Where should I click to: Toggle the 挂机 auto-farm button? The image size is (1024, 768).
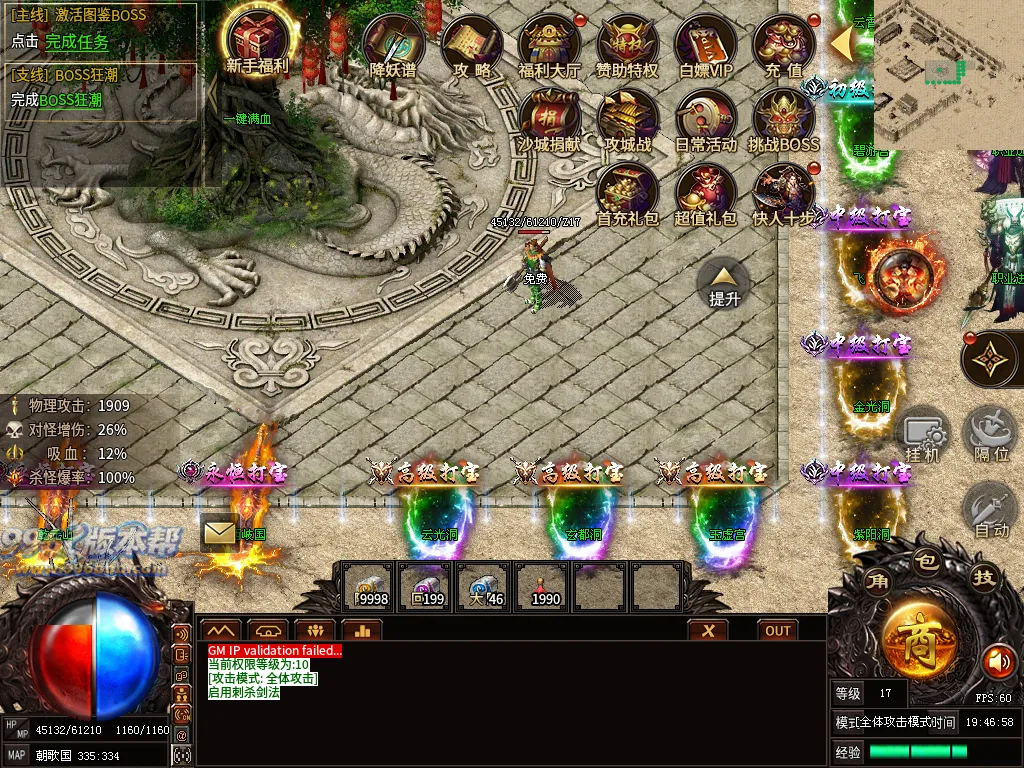tap(923, 435)
